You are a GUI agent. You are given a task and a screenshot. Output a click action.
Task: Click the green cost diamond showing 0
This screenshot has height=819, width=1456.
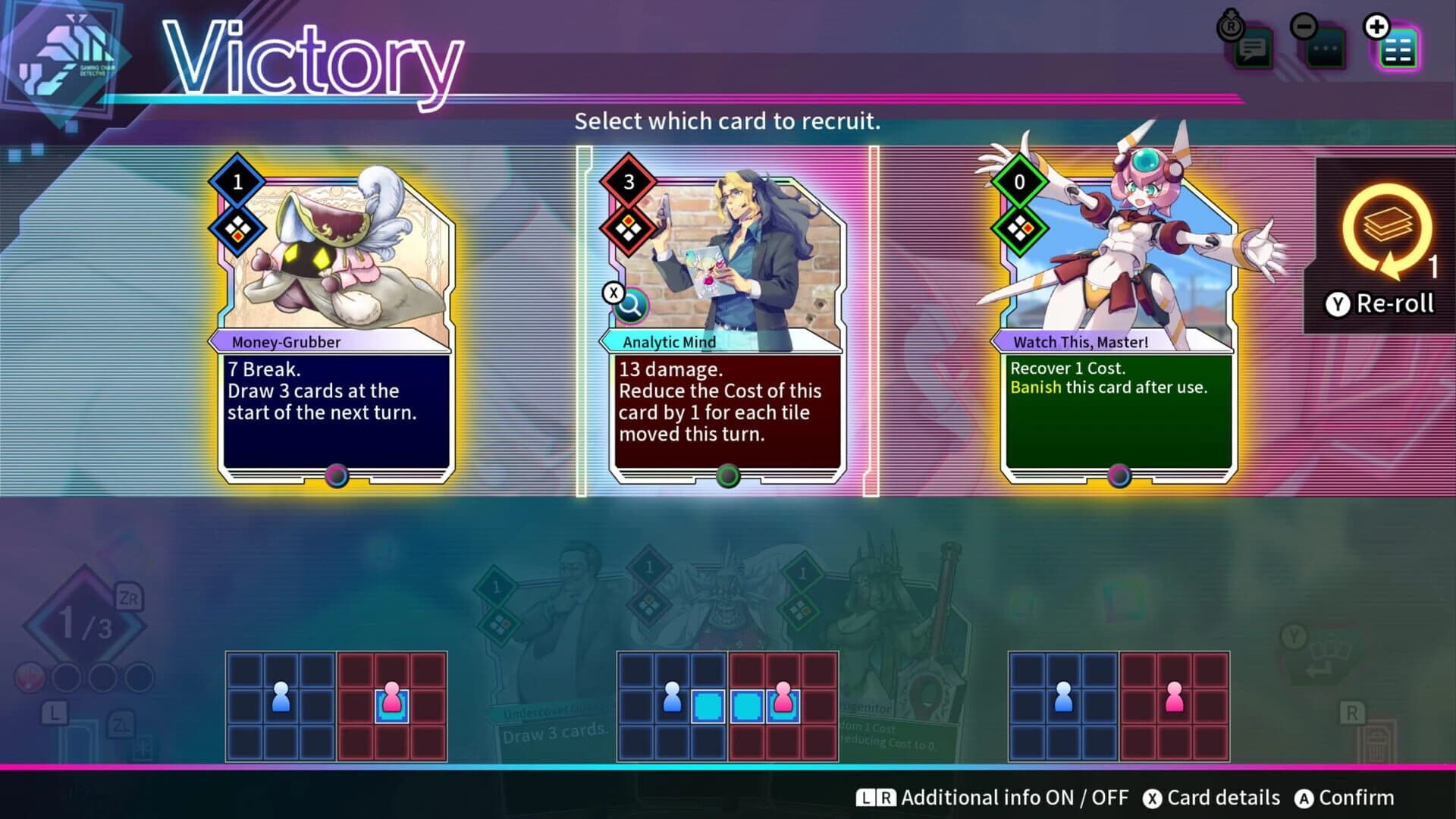tap(1018, 183)
